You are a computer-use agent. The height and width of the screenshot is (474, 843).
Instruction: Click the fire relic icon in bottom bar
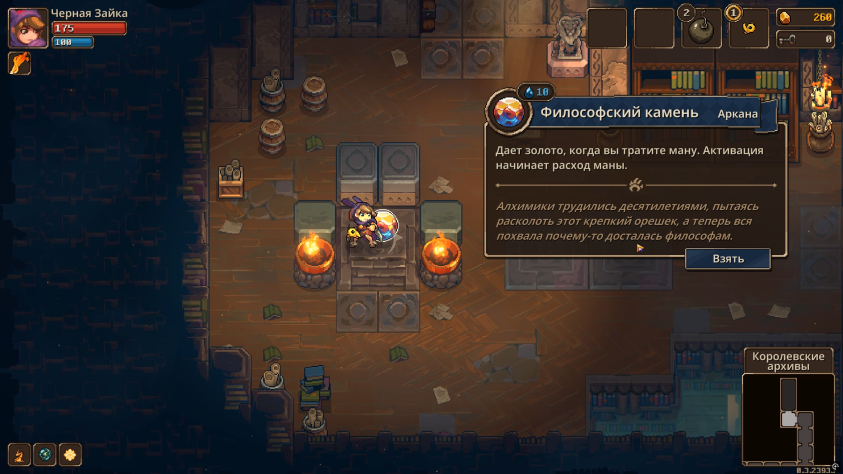(19, 455)
